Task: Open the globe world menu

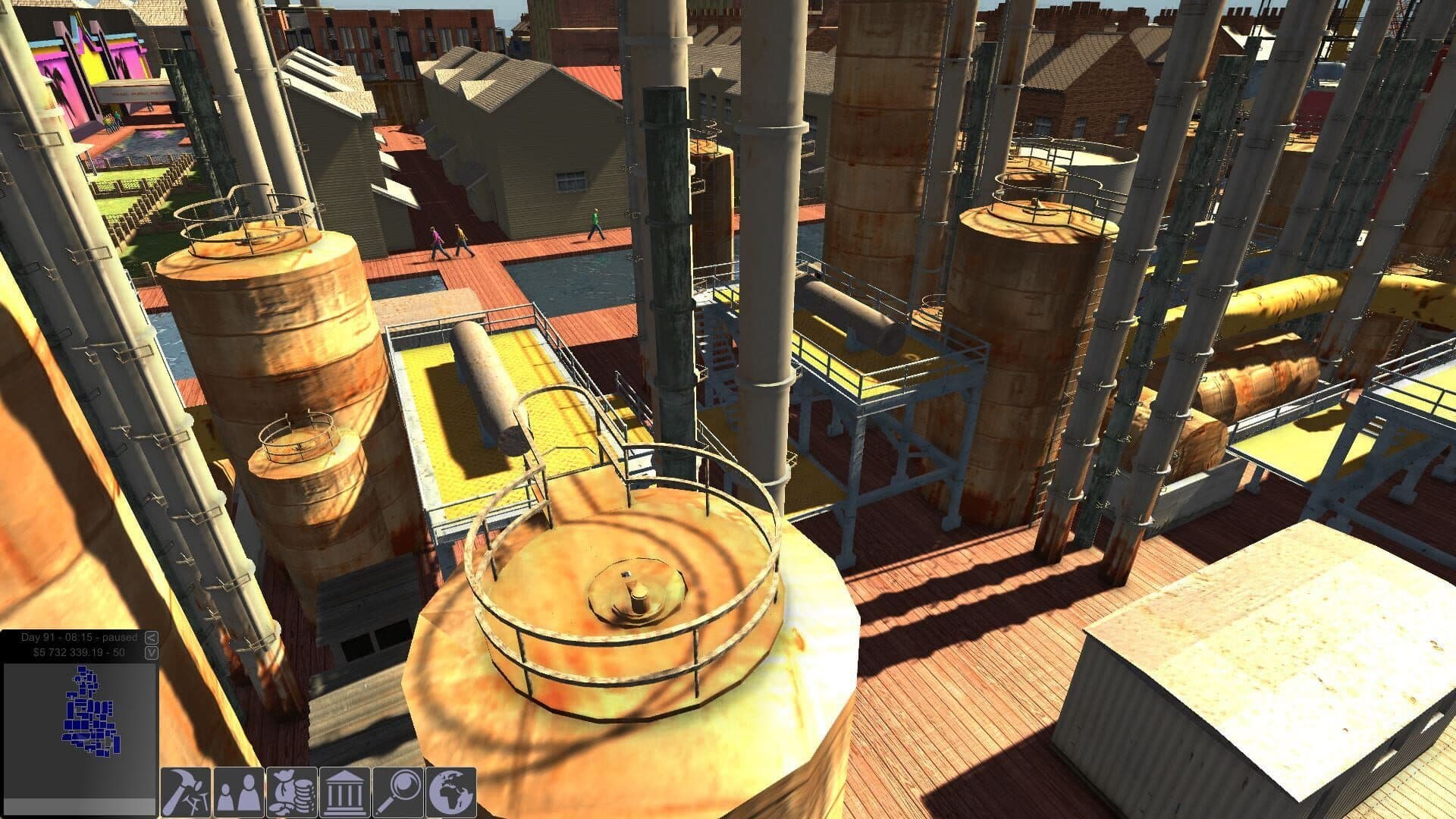Action: tap(451, 792)
